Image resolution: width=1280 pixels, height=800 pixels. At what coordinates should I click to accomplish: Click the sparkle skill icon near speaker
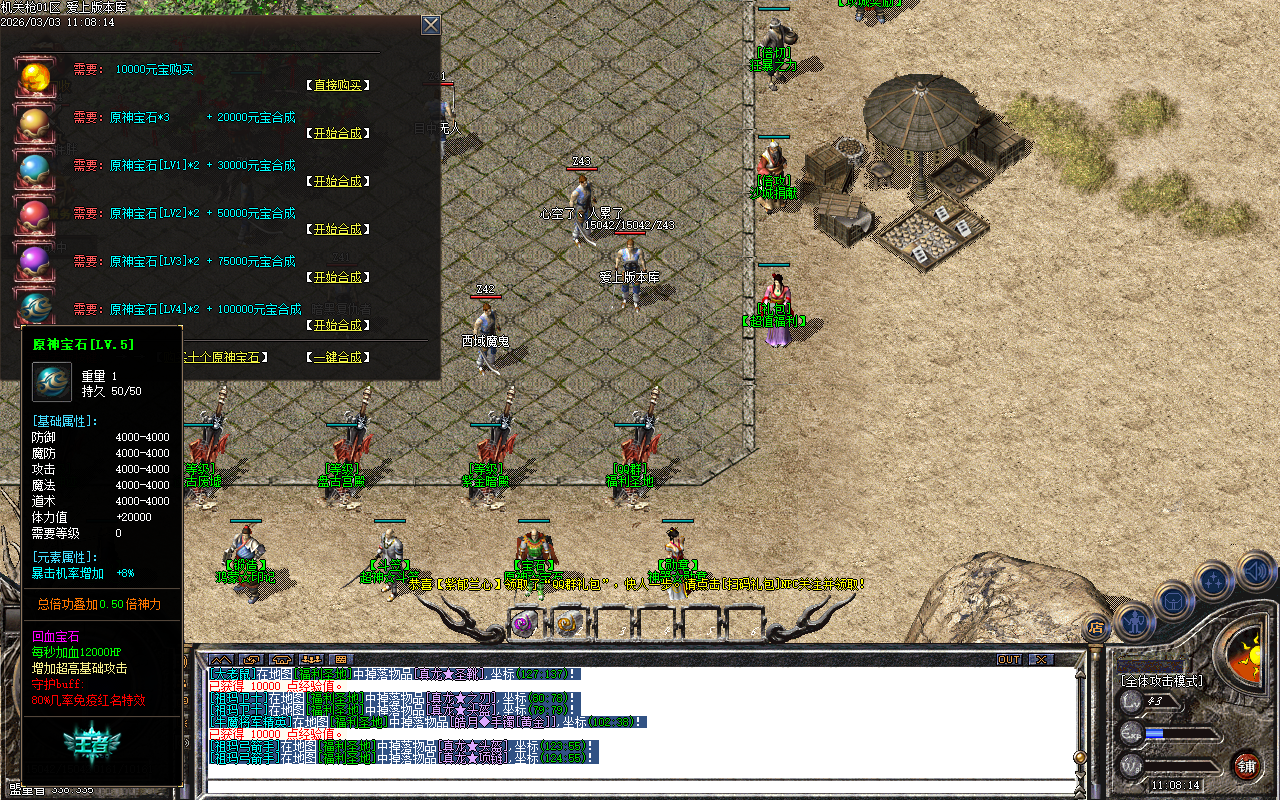pos(1214,577)
